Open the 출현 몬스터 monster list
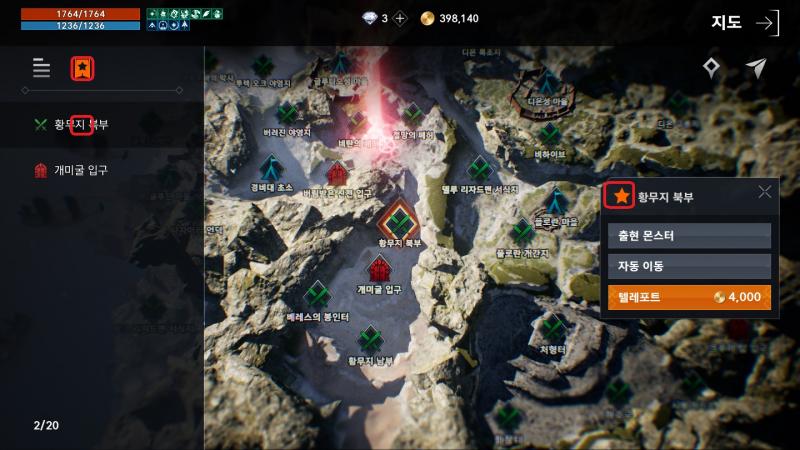Screen dimensions: 800x450 click(689, 235)
